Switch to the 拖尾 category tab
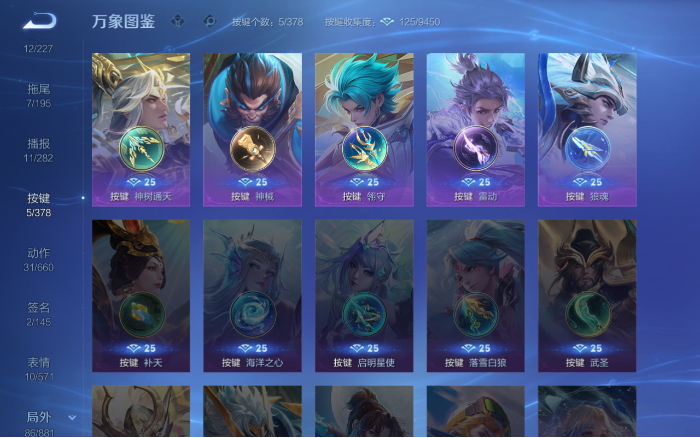 pos(39,95)
